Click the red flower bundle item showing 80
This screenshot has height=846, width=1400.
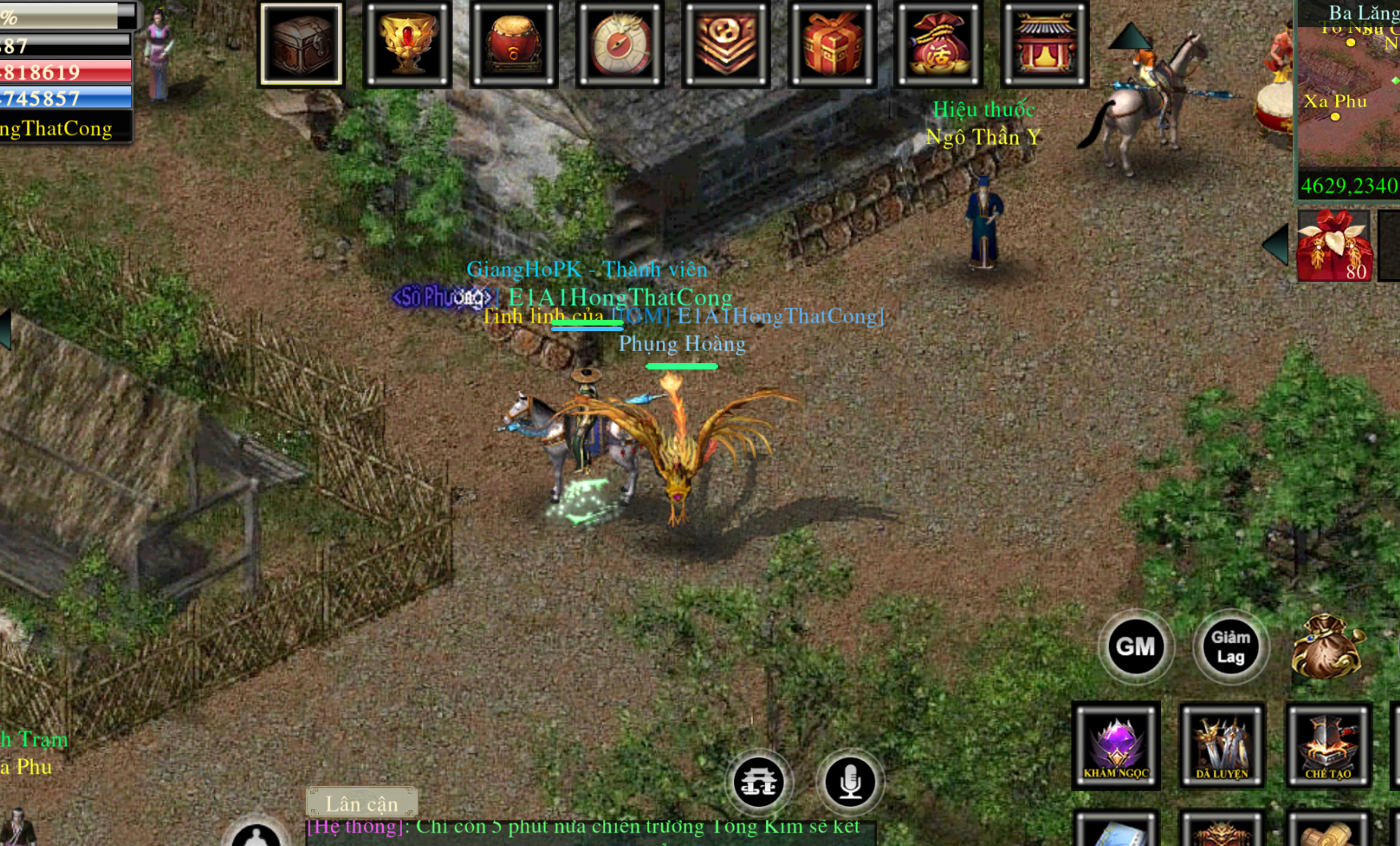point(1333,245)
